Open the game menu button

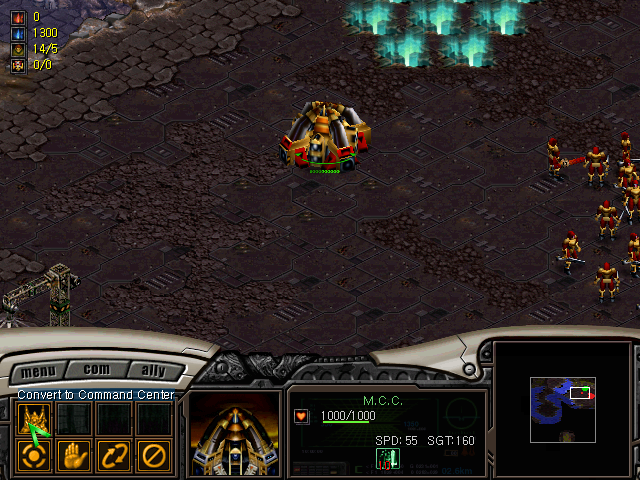[39, 372]
